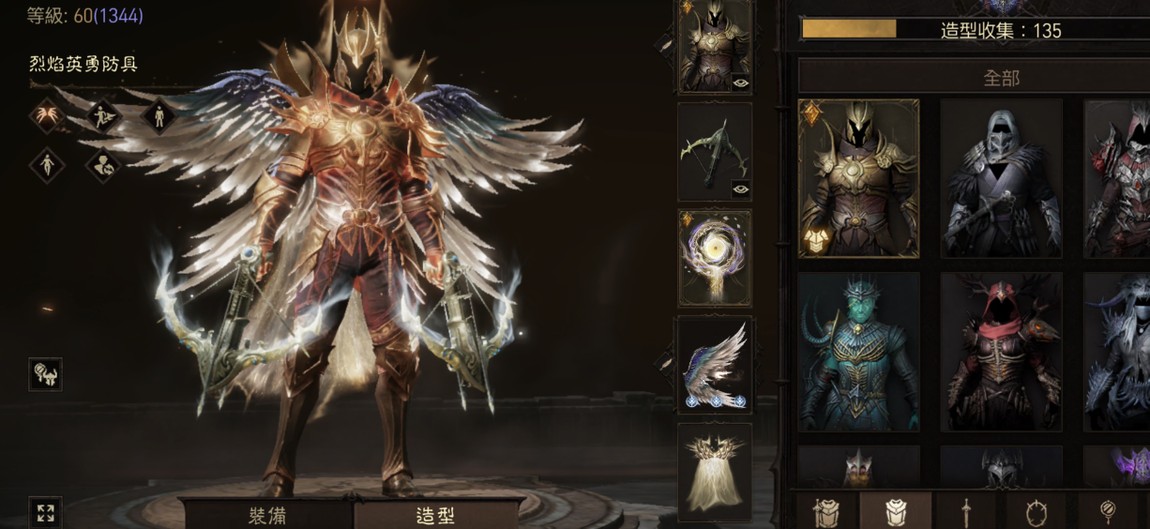Select the swirling portal cosmetic slot
The width and height of the screenshot is (1150, 529).
(714, 257)
